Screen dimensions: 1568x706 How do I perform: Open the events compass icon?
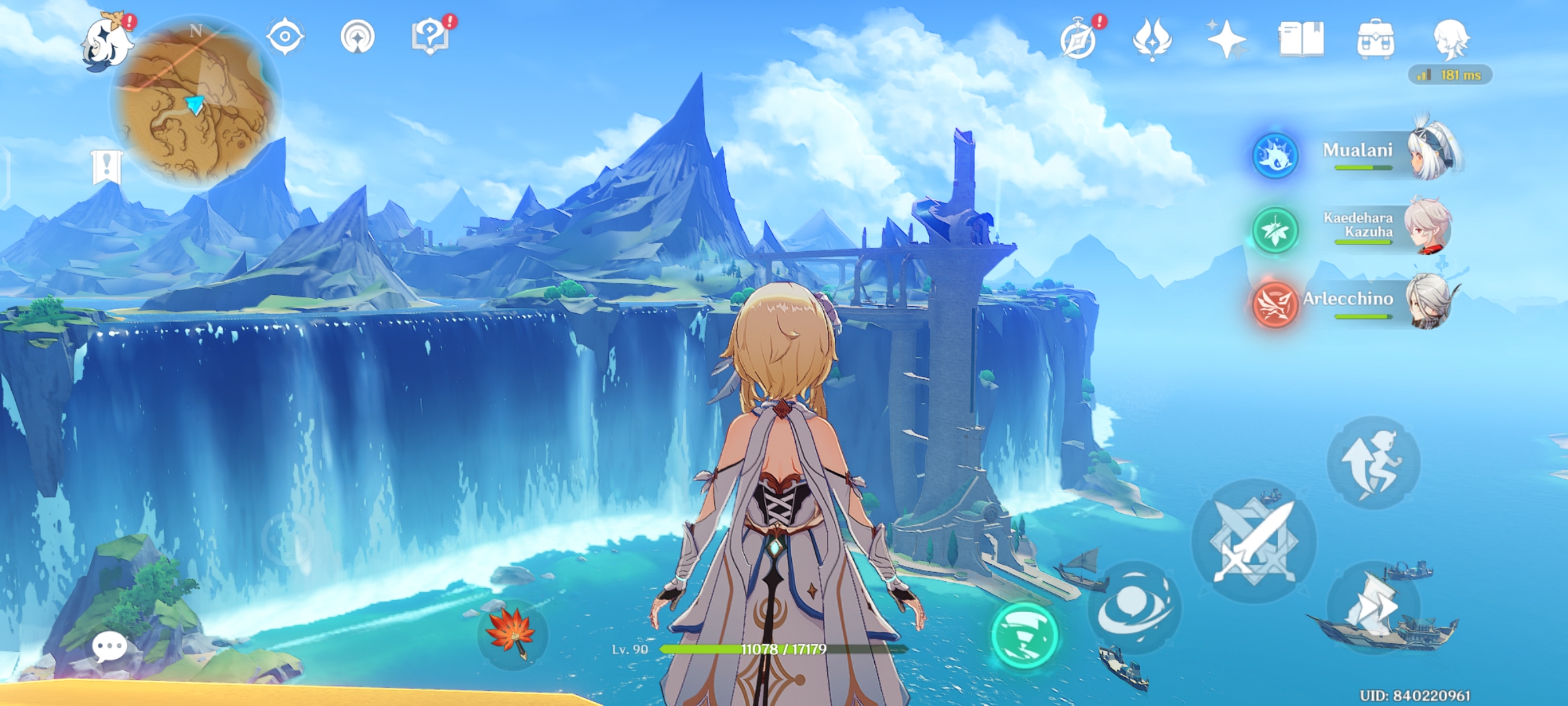coord(1079,41)
